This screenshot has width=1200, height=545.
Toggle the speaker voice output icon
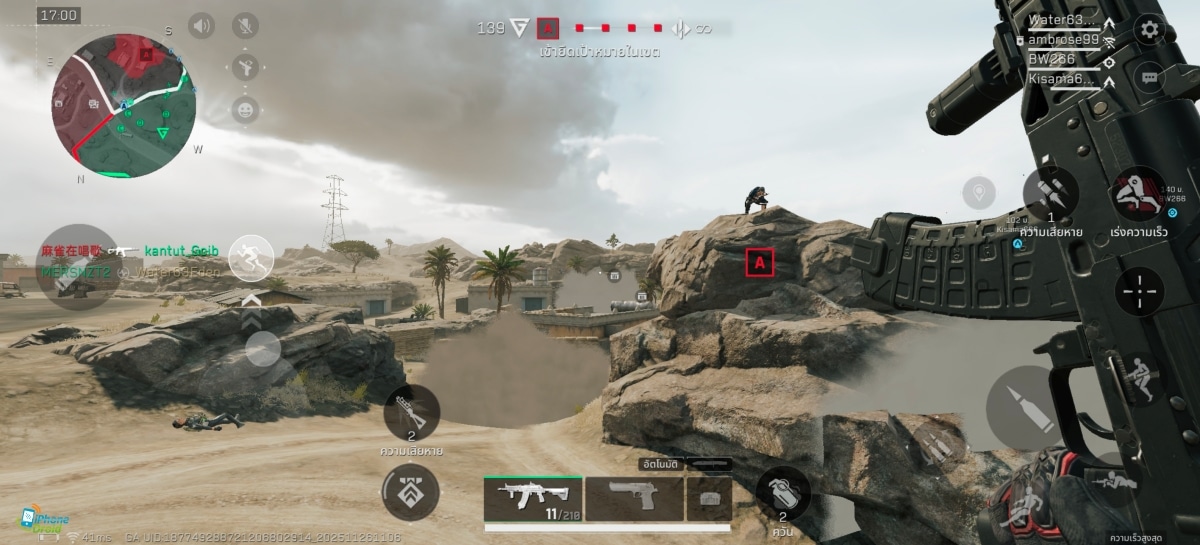pos(202,26)
